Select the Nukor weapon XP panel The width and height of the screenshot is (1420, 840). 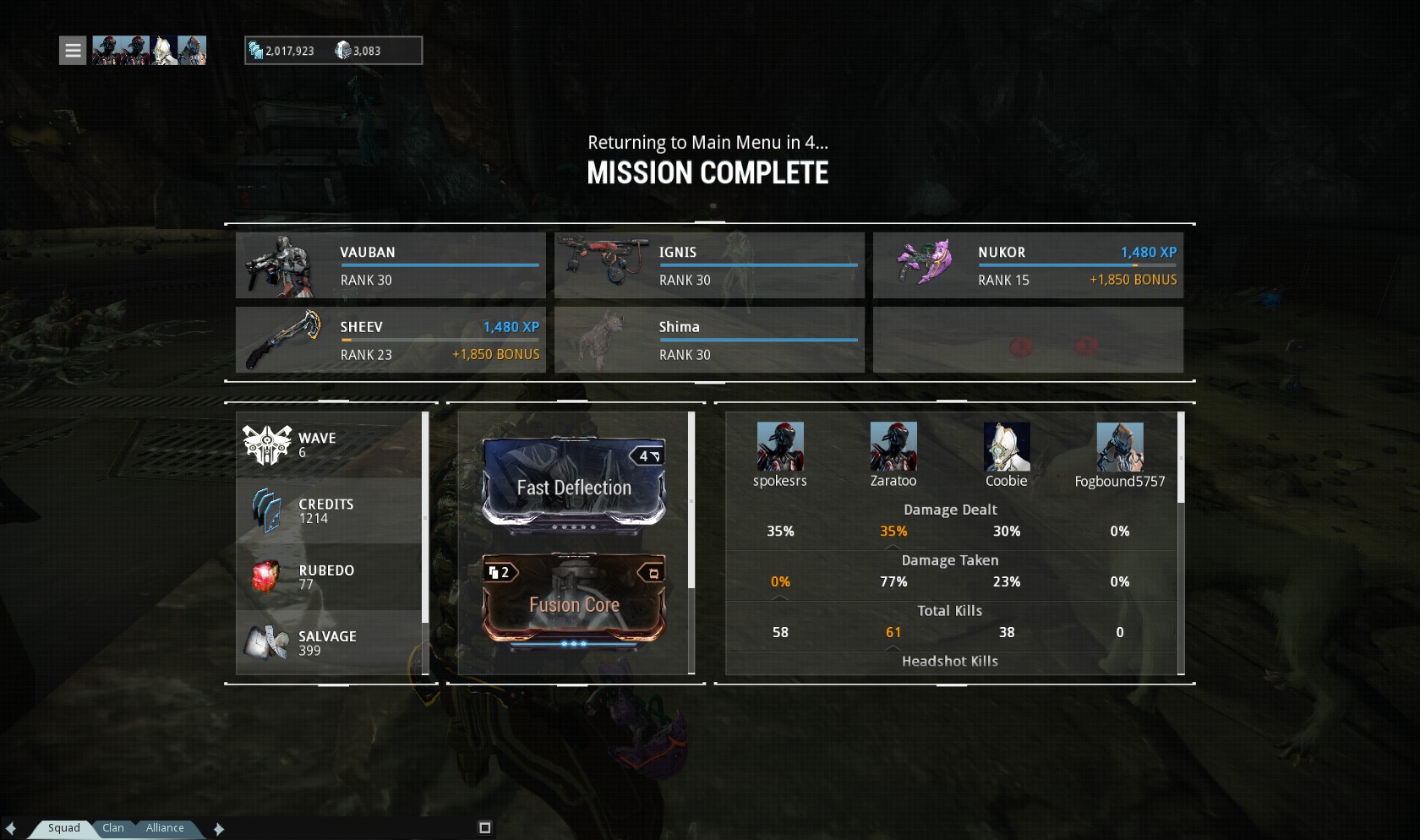tap(1028, 265)
